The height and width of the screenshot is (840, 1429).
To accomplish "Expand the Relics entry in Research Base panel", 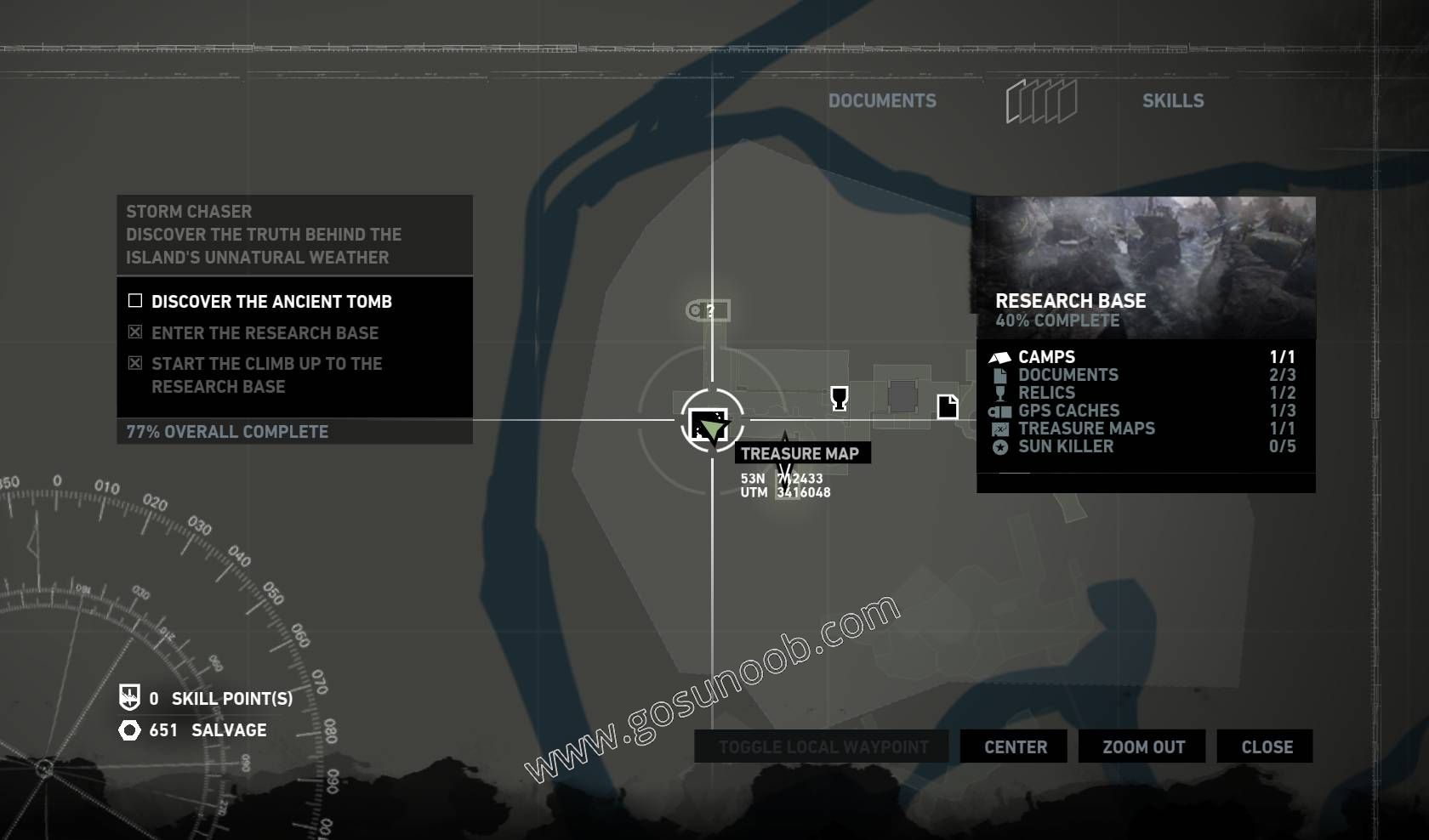I will pos(1046,393).
